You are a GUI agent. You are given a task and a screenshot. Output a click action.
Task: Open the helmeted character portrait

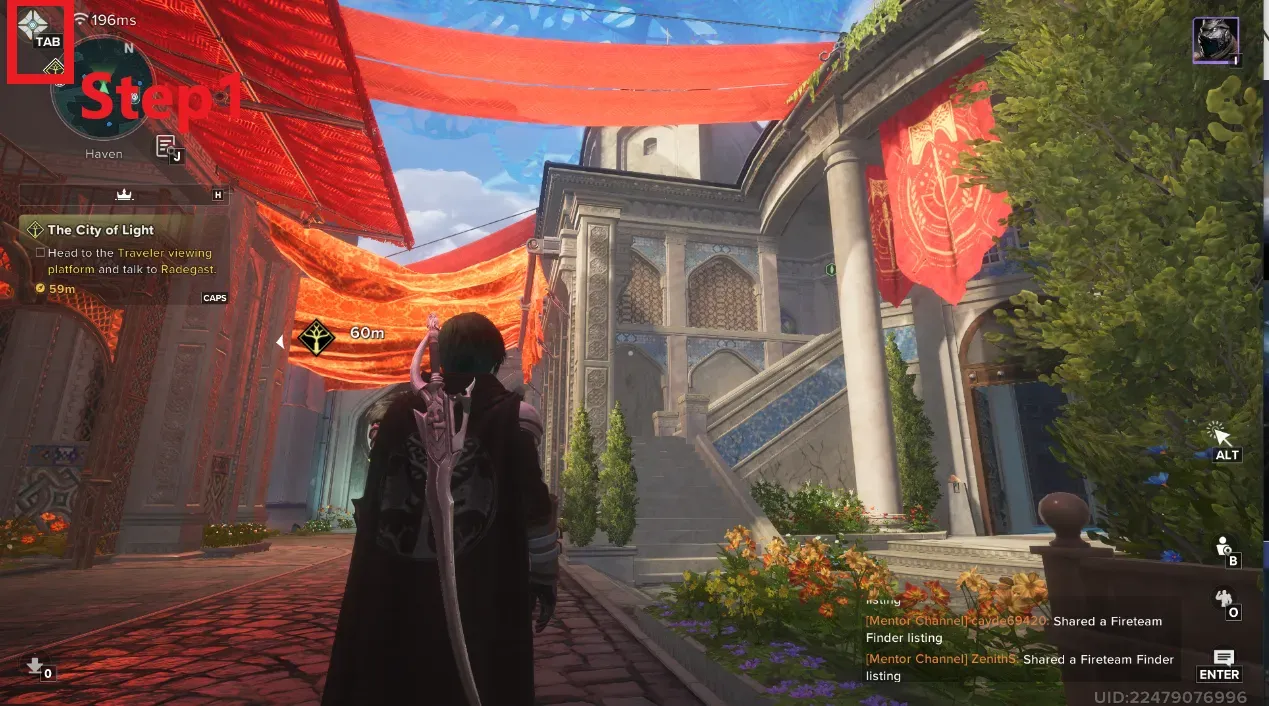pyautogui.click(x=1215, y=40)
